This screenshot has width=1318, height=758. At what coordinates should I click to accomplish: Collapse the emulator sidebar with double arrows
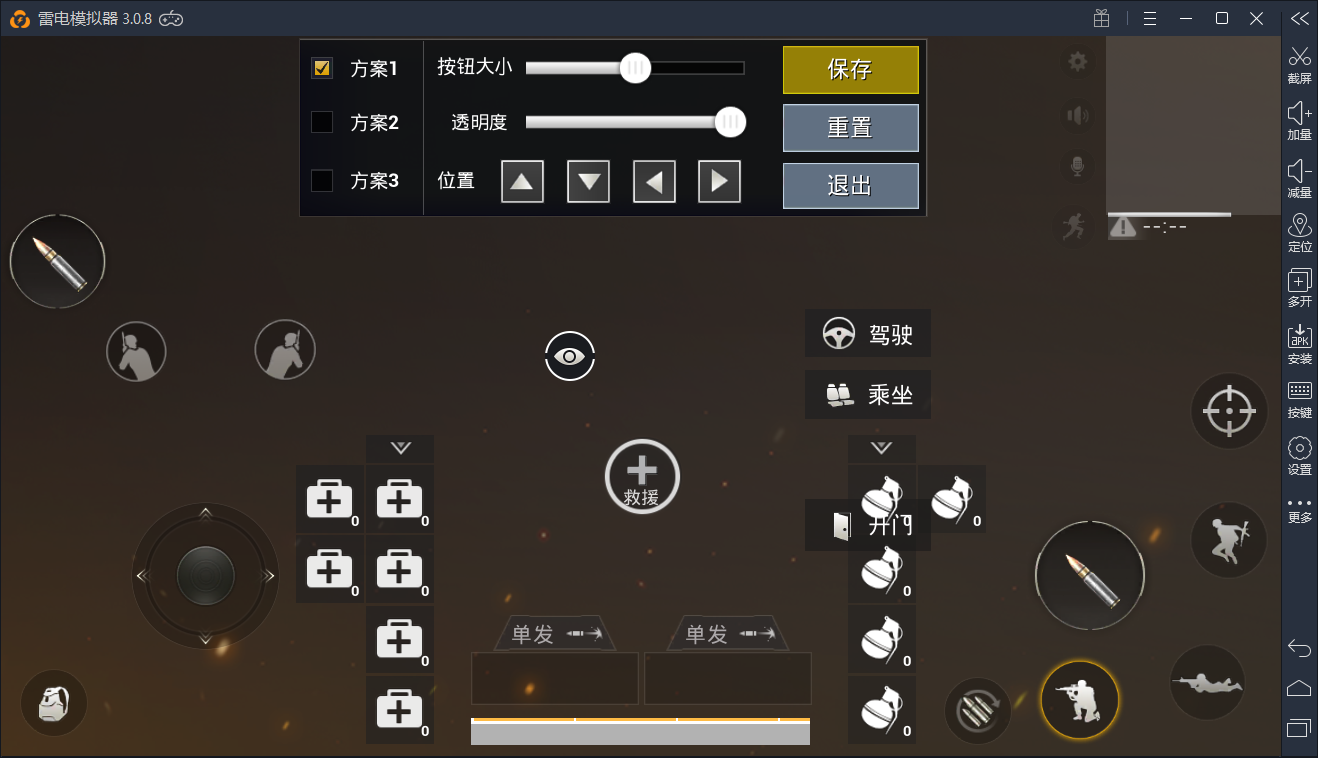[x=1299, y=17]
